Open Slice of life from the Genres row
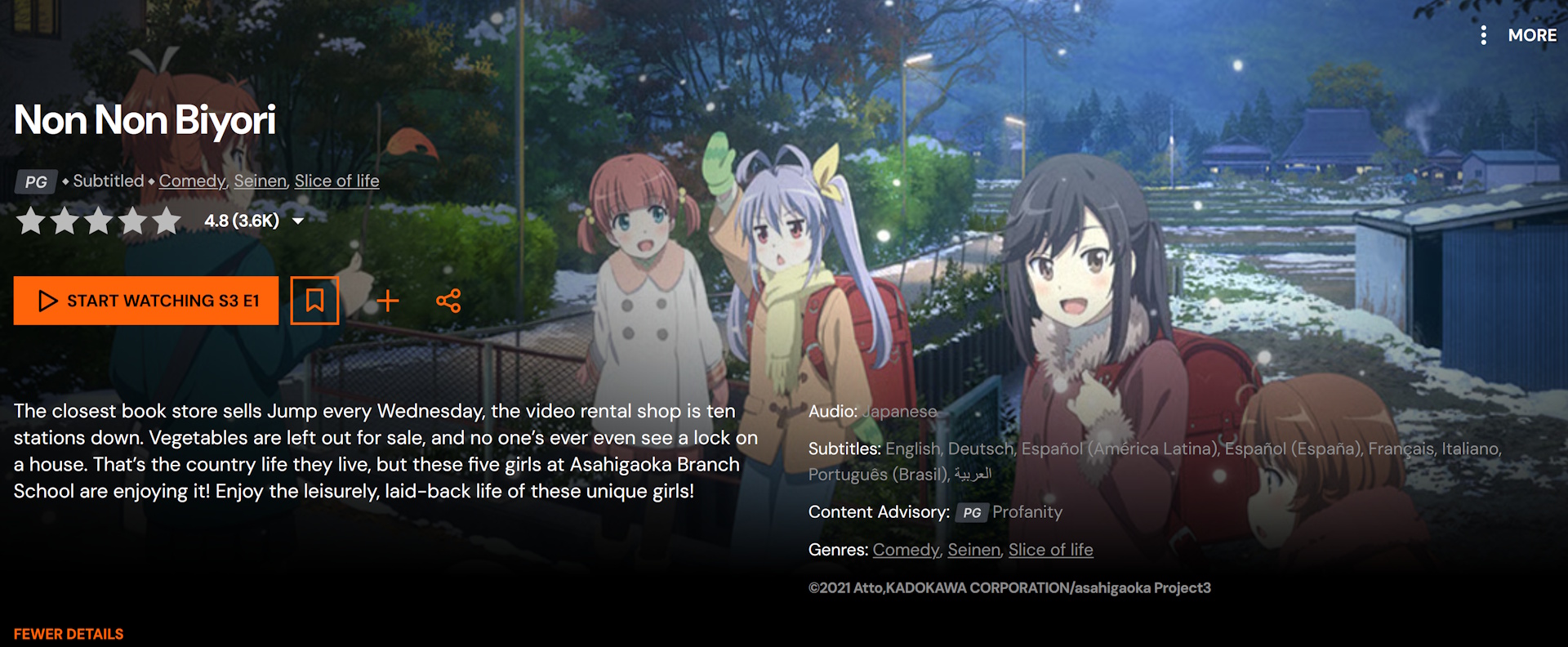 (x=1051, y=550)
